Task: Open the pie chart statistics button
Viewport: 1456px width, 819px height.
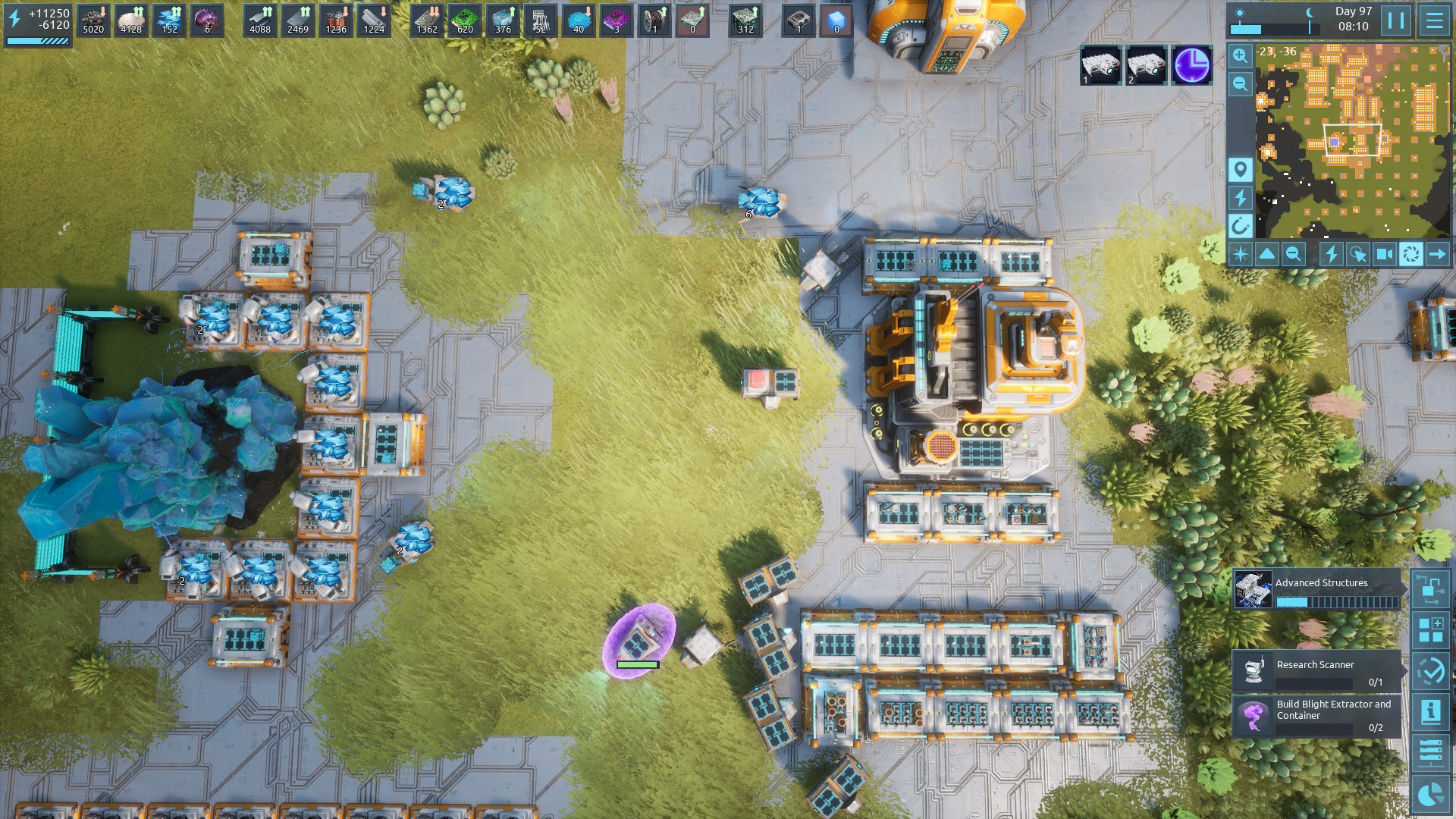Action: 1431,793
